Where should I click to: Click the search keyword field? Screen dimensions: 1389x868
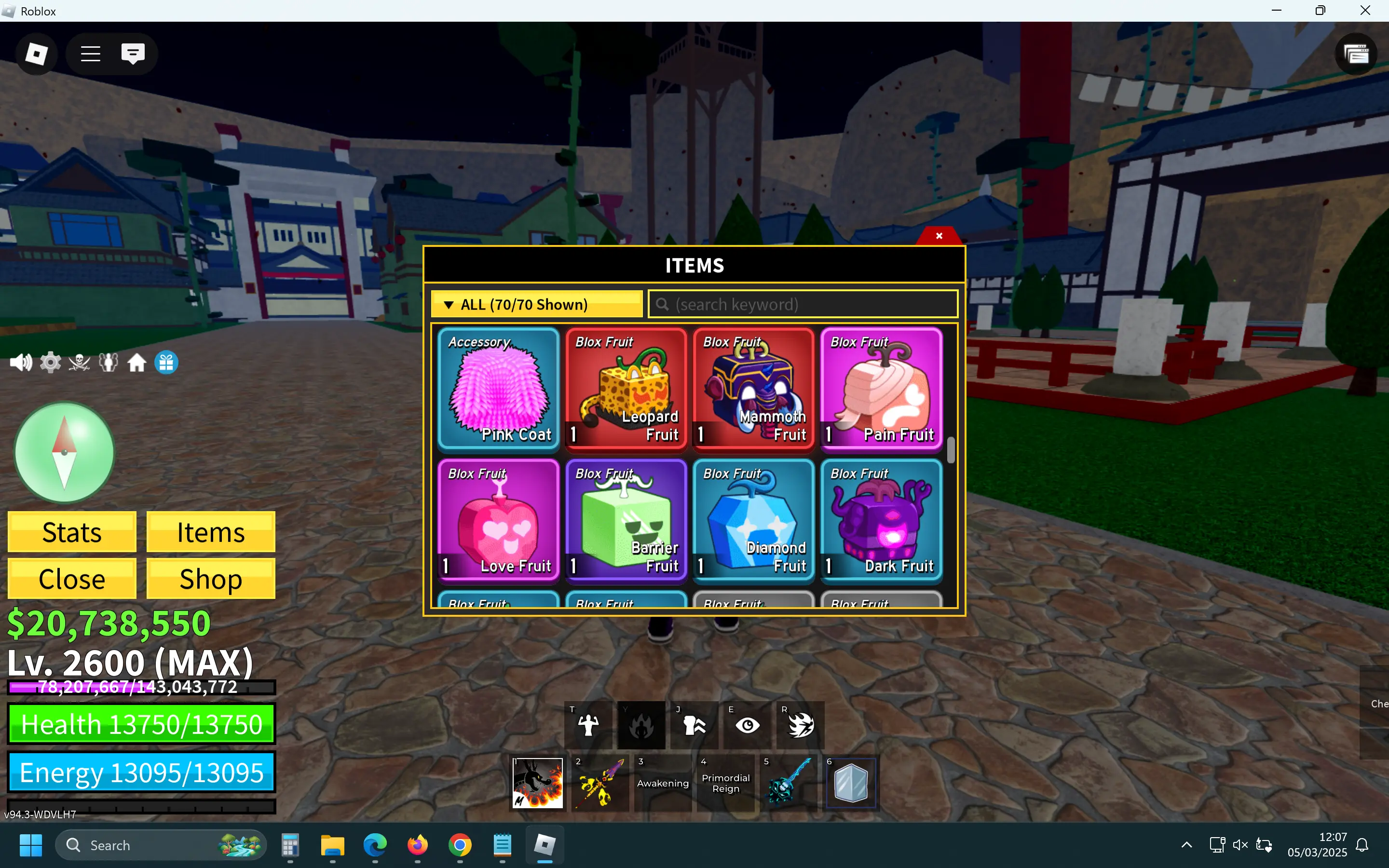[803, 304]
